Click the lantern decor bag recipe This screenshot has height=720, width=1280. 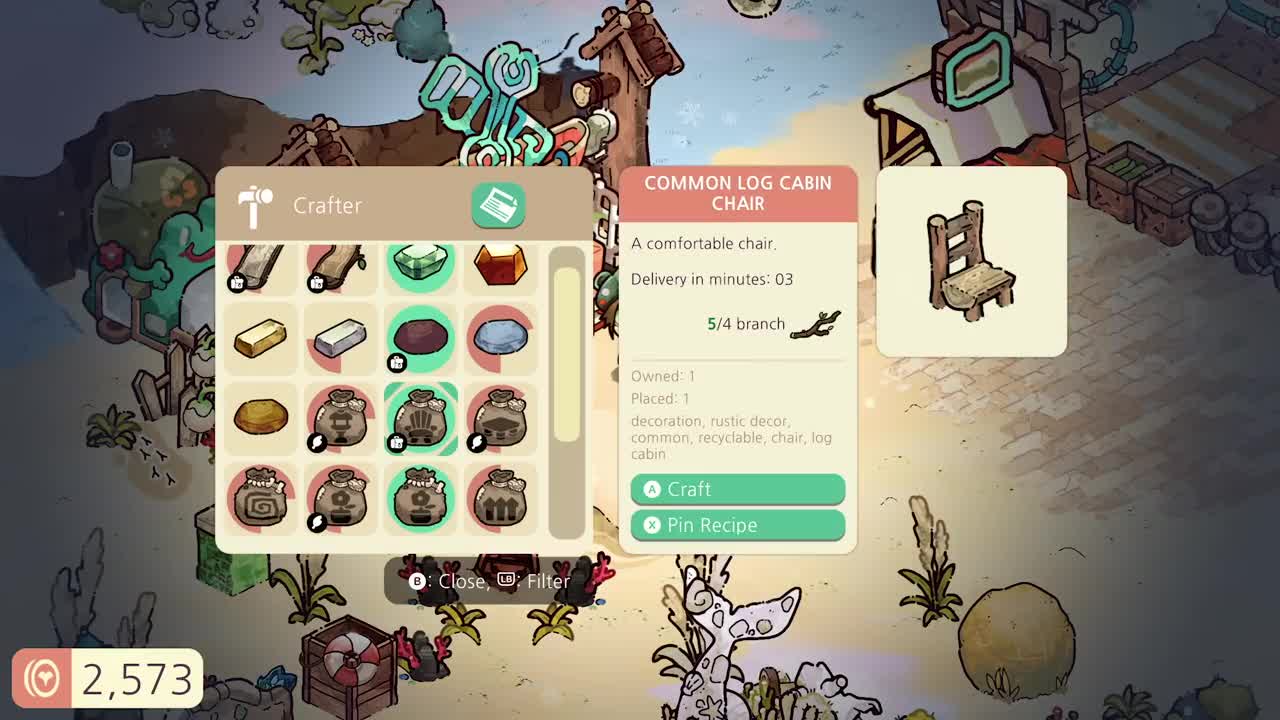click(x=340, y=418)
